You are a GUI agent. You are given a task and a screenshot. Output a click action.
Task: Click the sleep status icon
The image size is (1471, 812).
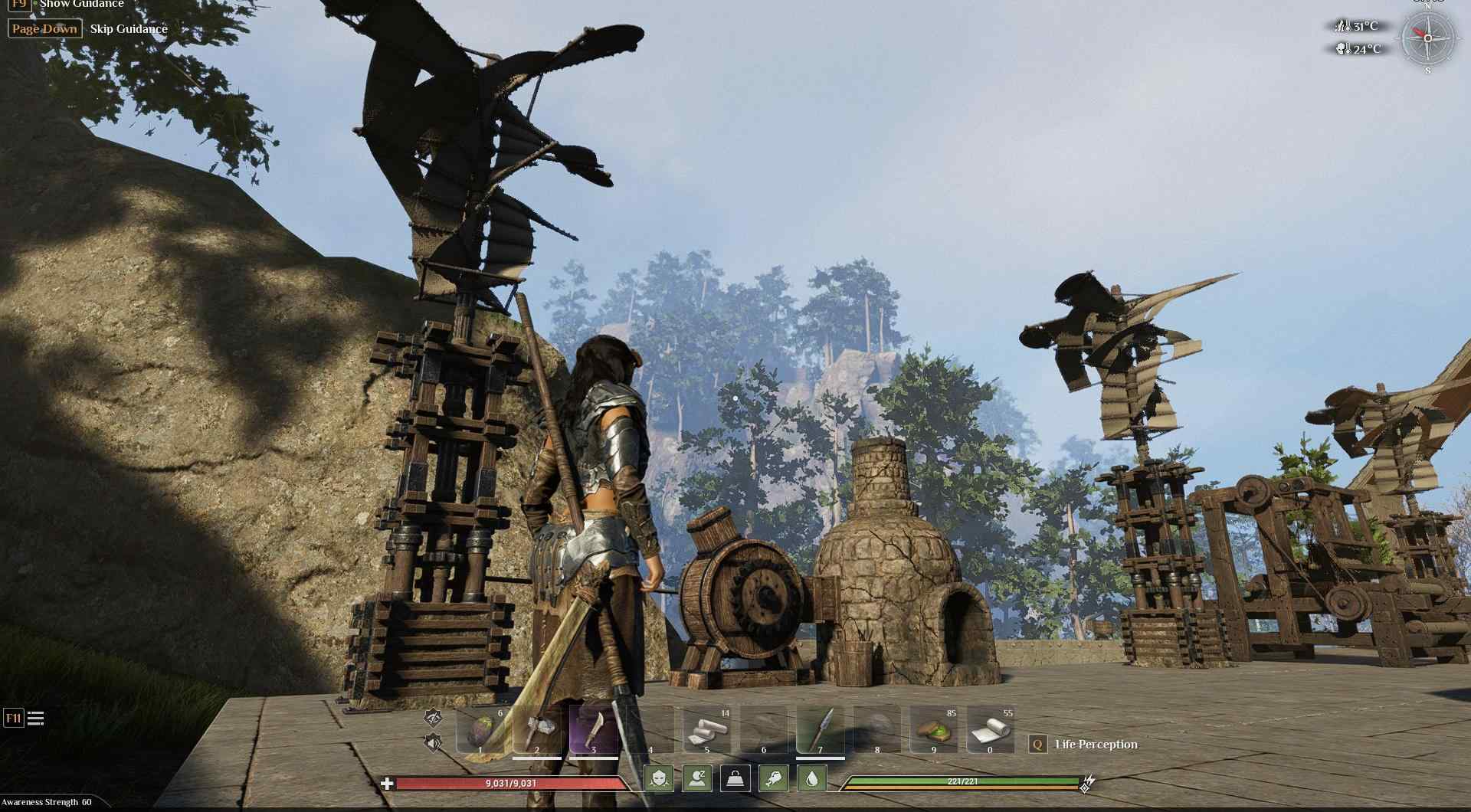click(696, 778)
